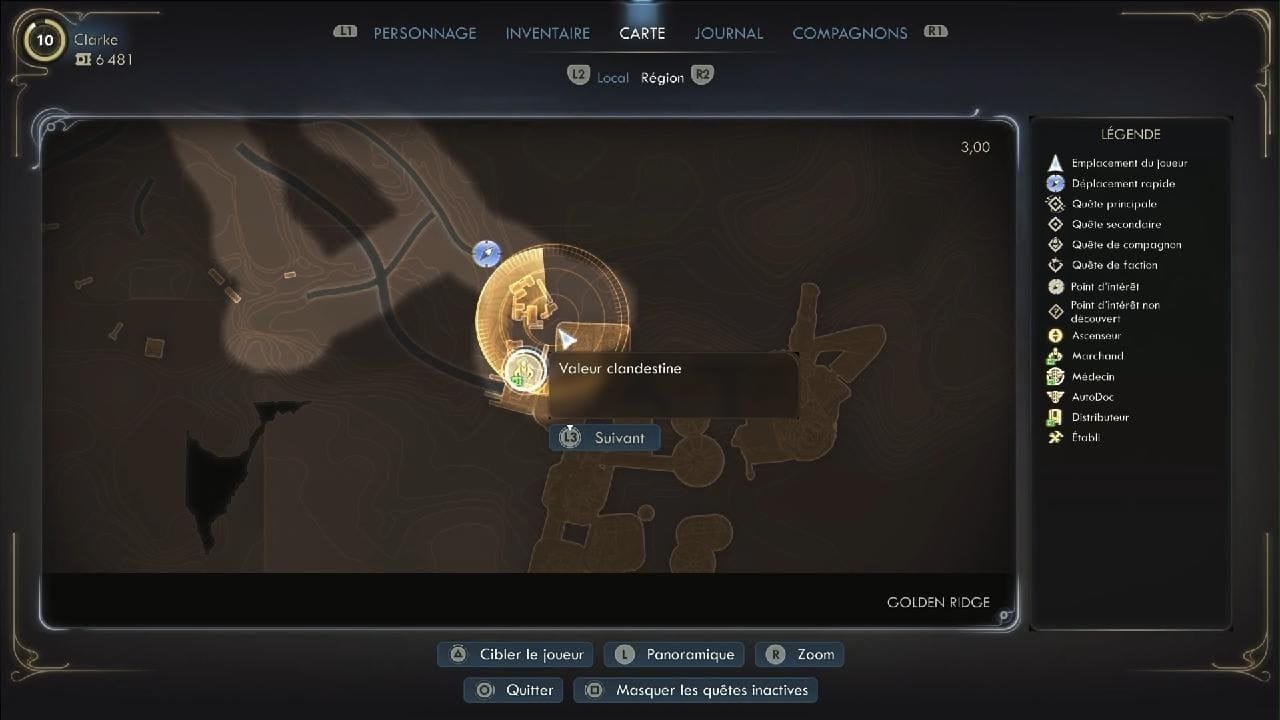The width and height of the screenshot is (1280, 720).
Task: Switch to the JOURNAL tab
Action: point(728,32)
